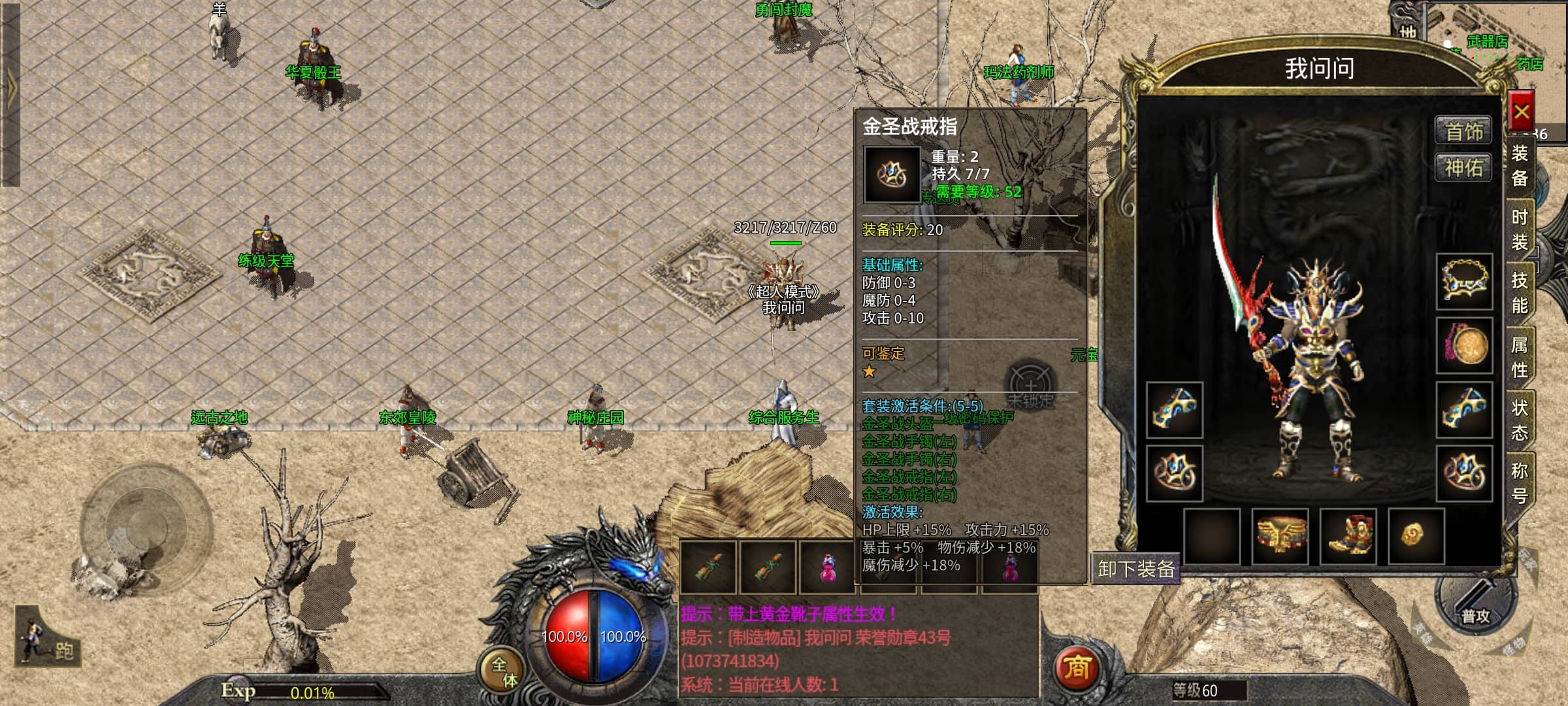Select the equipped necklace slot
The image size is (1568, 706).
1464,282
